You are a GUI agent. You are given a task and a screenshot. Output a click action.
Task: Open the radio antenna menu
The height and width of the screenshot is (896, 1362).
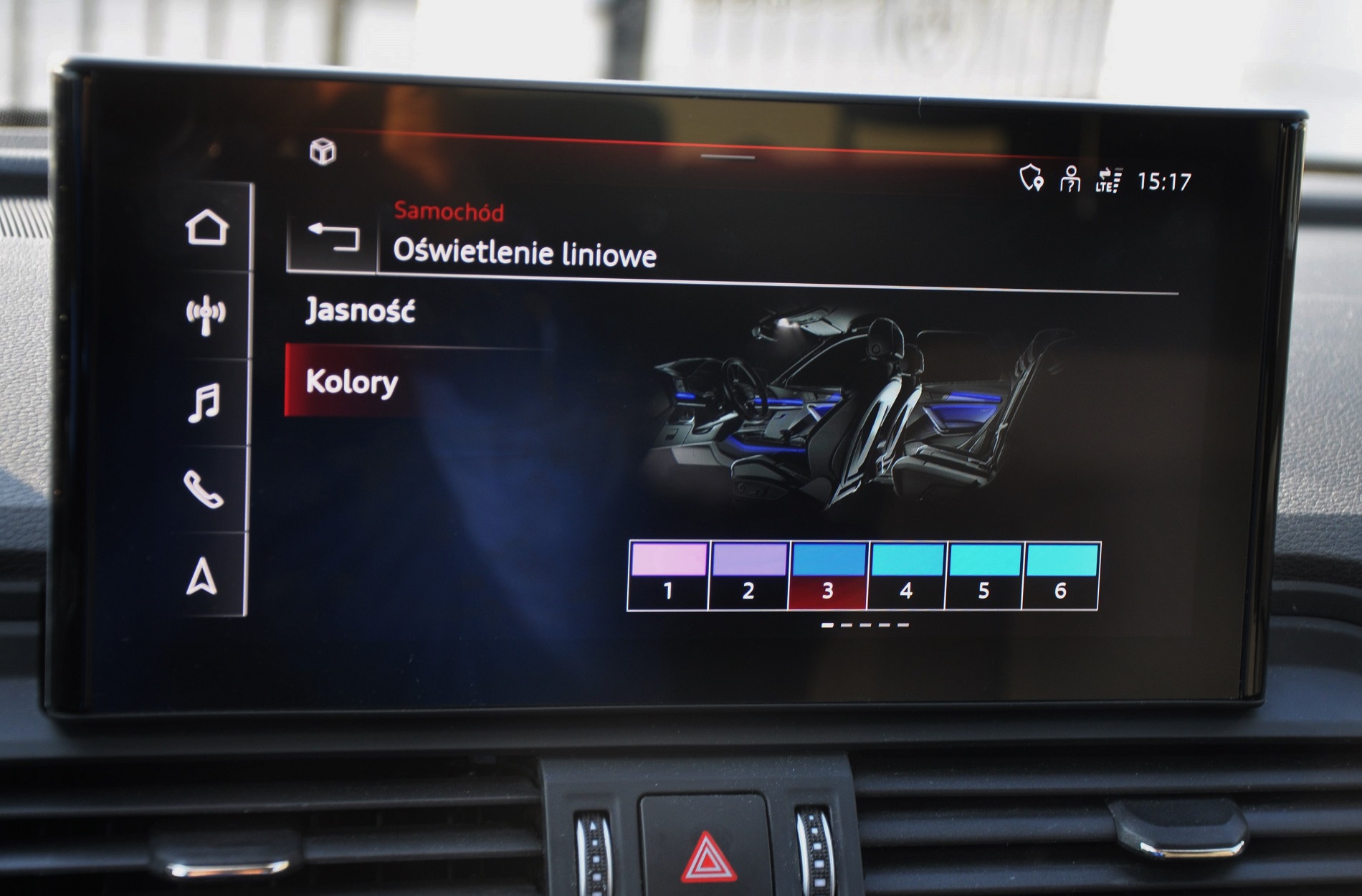coord(206,315)
